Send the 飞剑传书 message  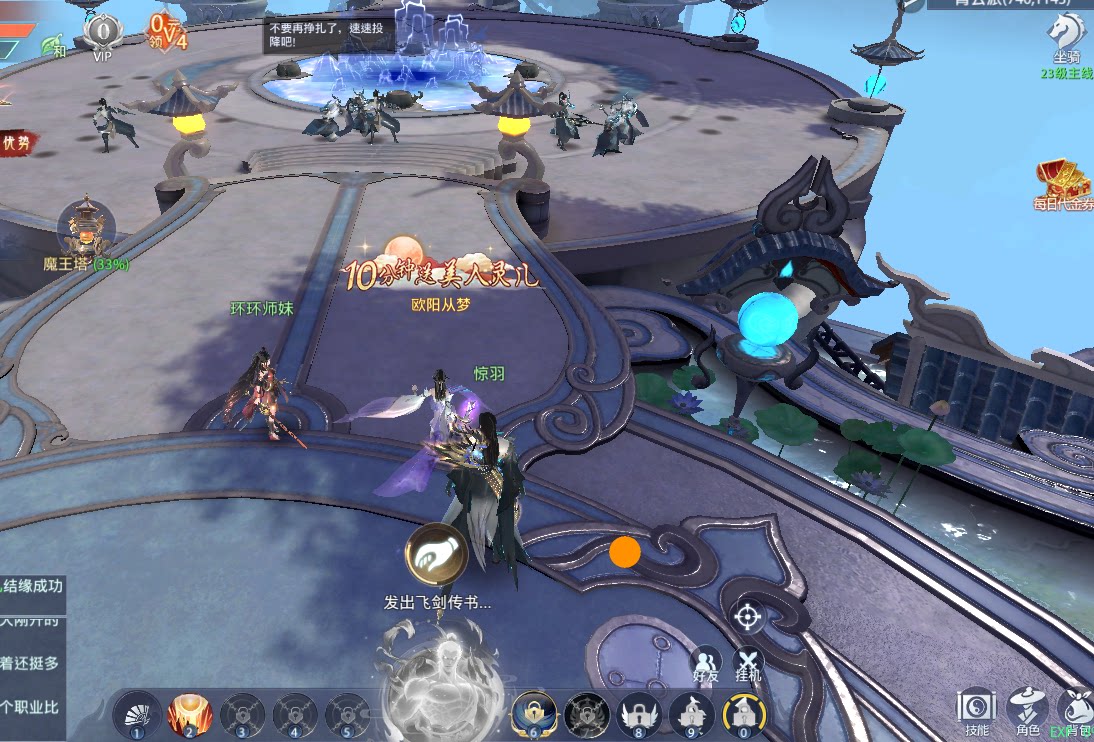click(436, 555)
